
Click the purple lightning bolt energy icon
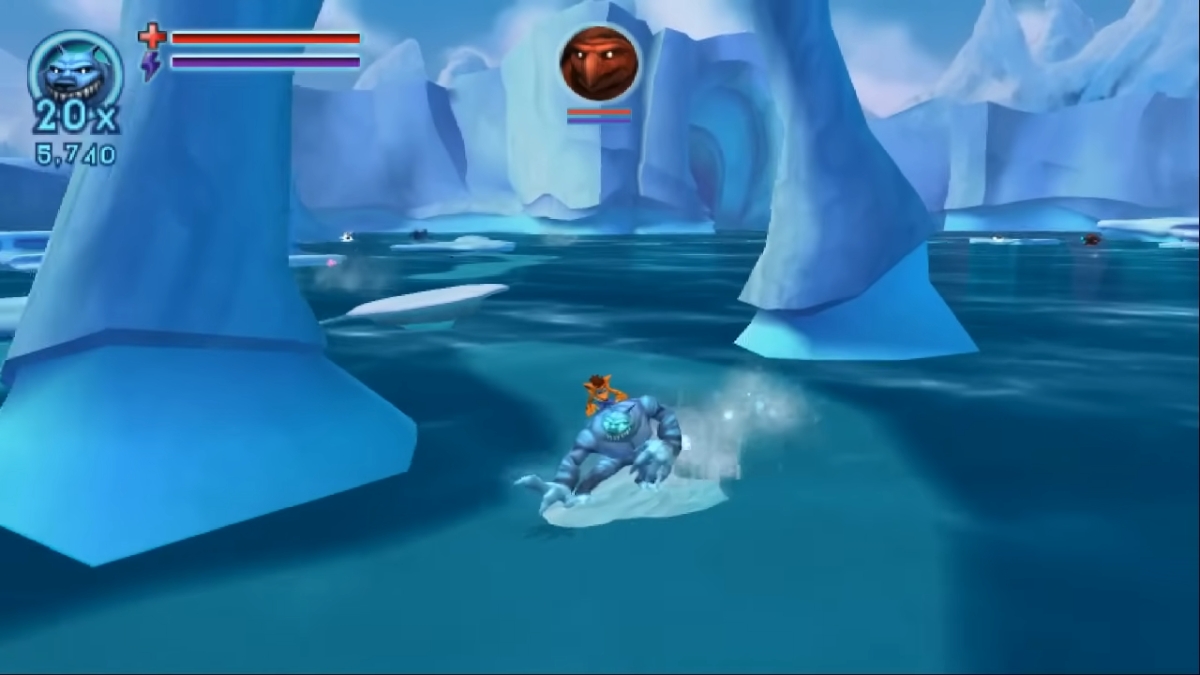click(x=151, y=66)
